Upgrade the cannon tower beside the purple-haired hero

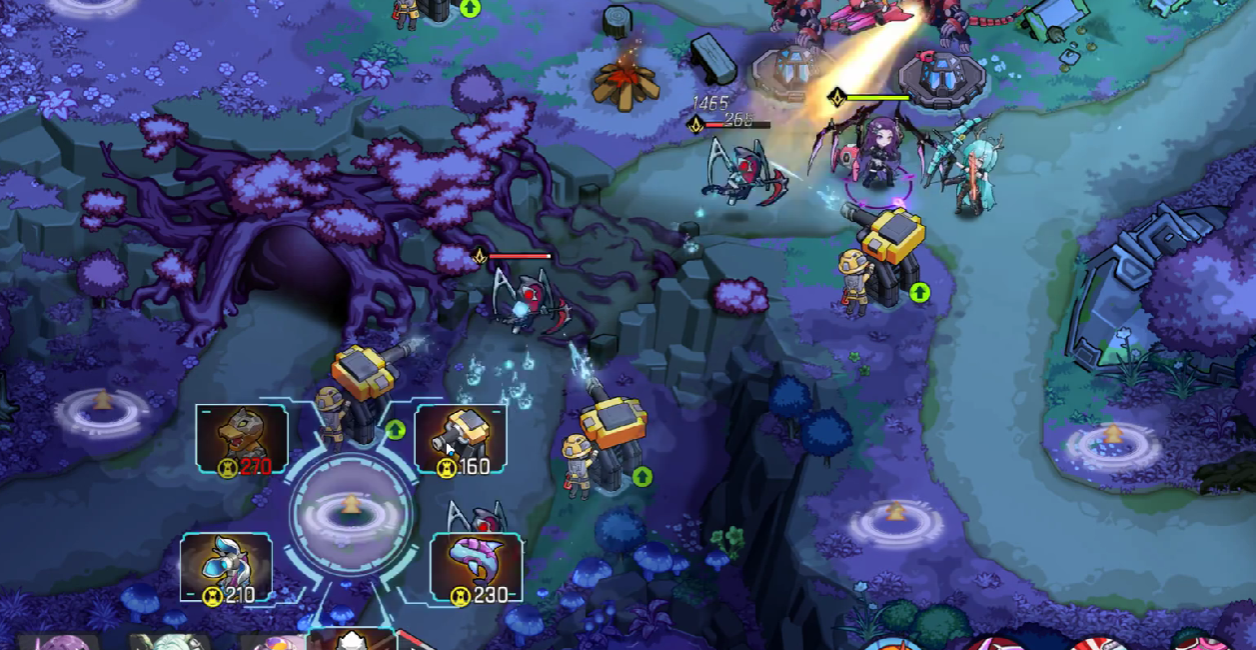click(919, 292)
